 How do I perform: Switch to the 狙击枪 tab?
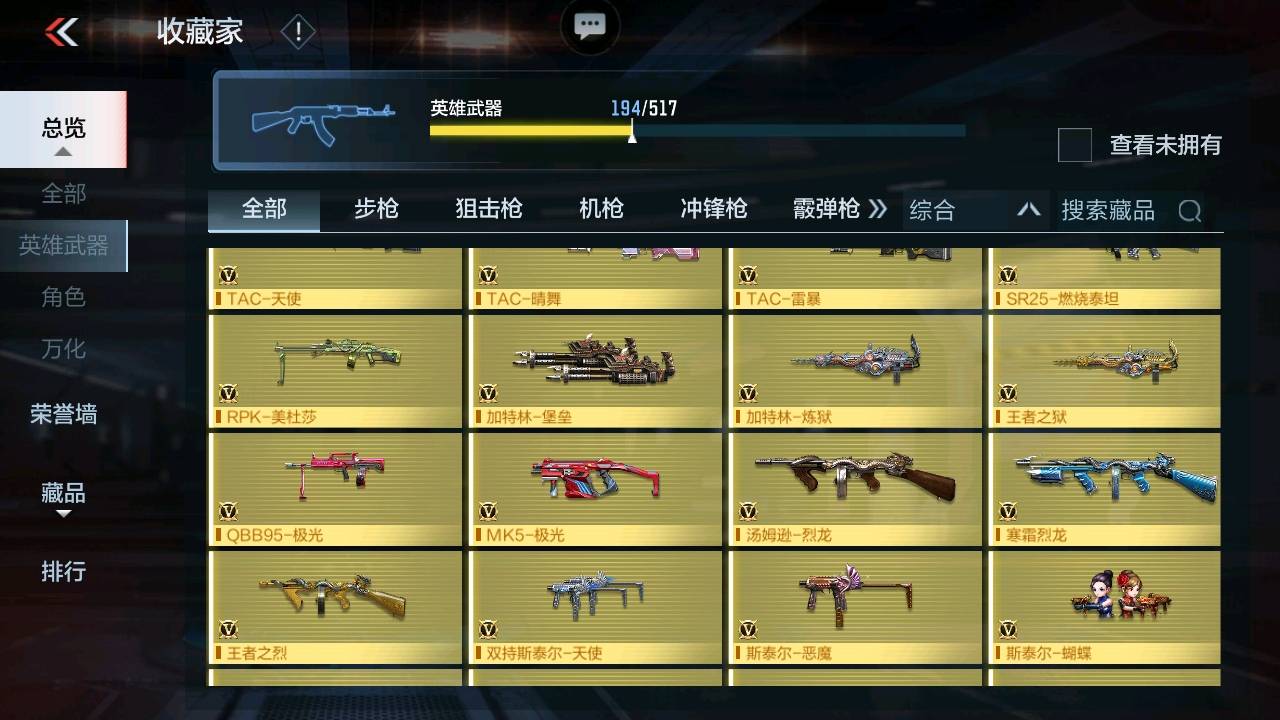488,209
